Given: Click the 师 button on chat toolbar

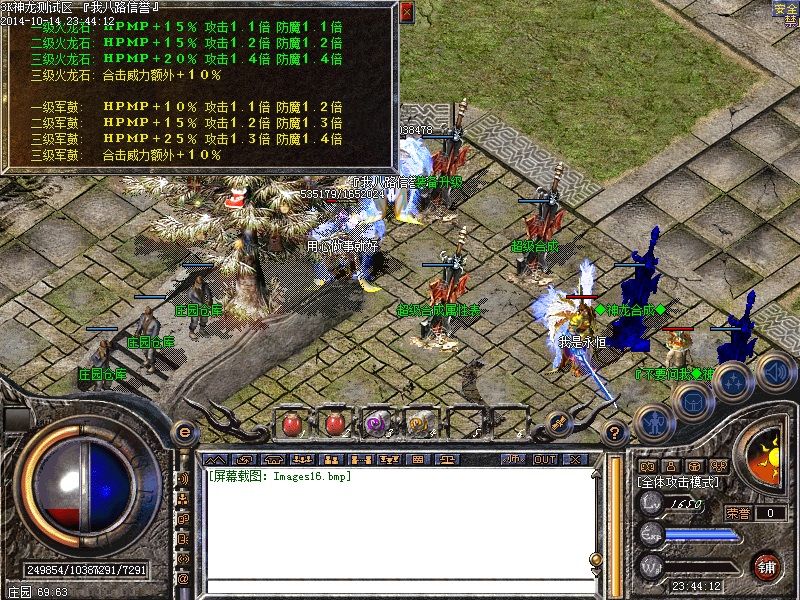Looking at the screenshot, I should click(x=514, y=459).
